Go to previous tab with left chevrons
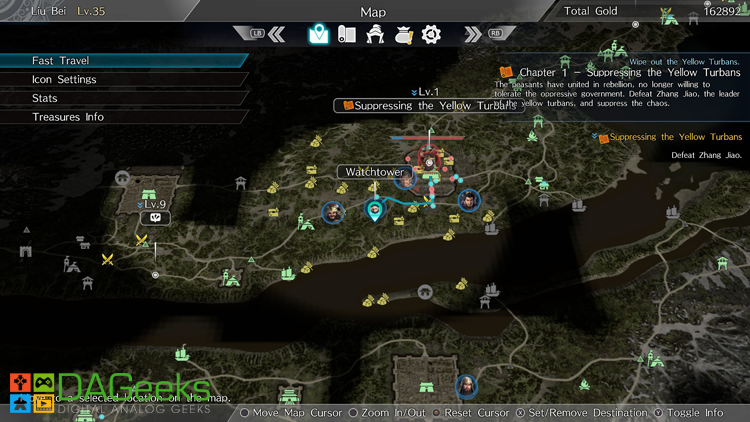The width and height of the screenshot is (750, 422). point(277,34)
